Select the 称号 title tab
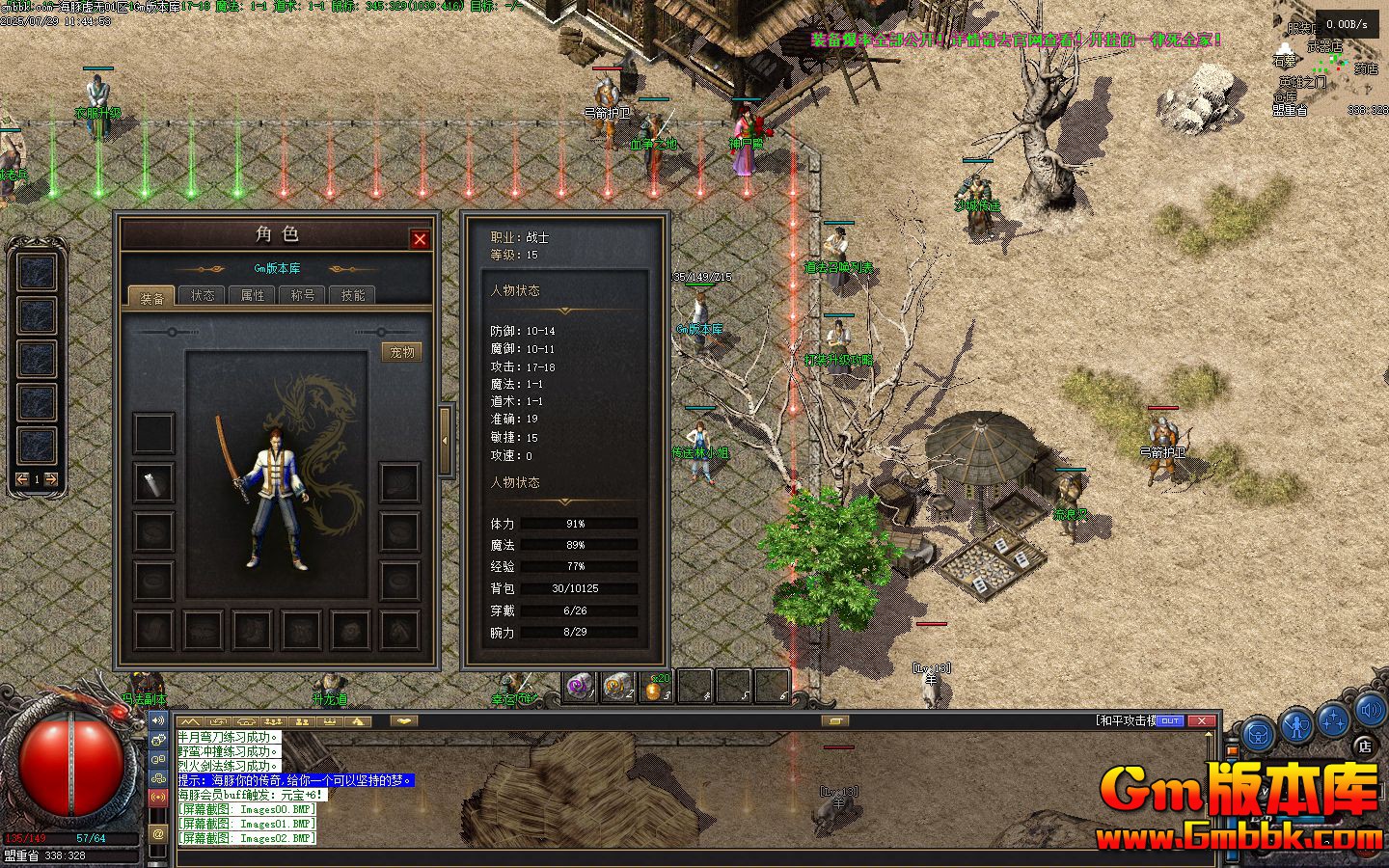The height and width of the screenshot is (868, 1389). [x=303, y=295]
